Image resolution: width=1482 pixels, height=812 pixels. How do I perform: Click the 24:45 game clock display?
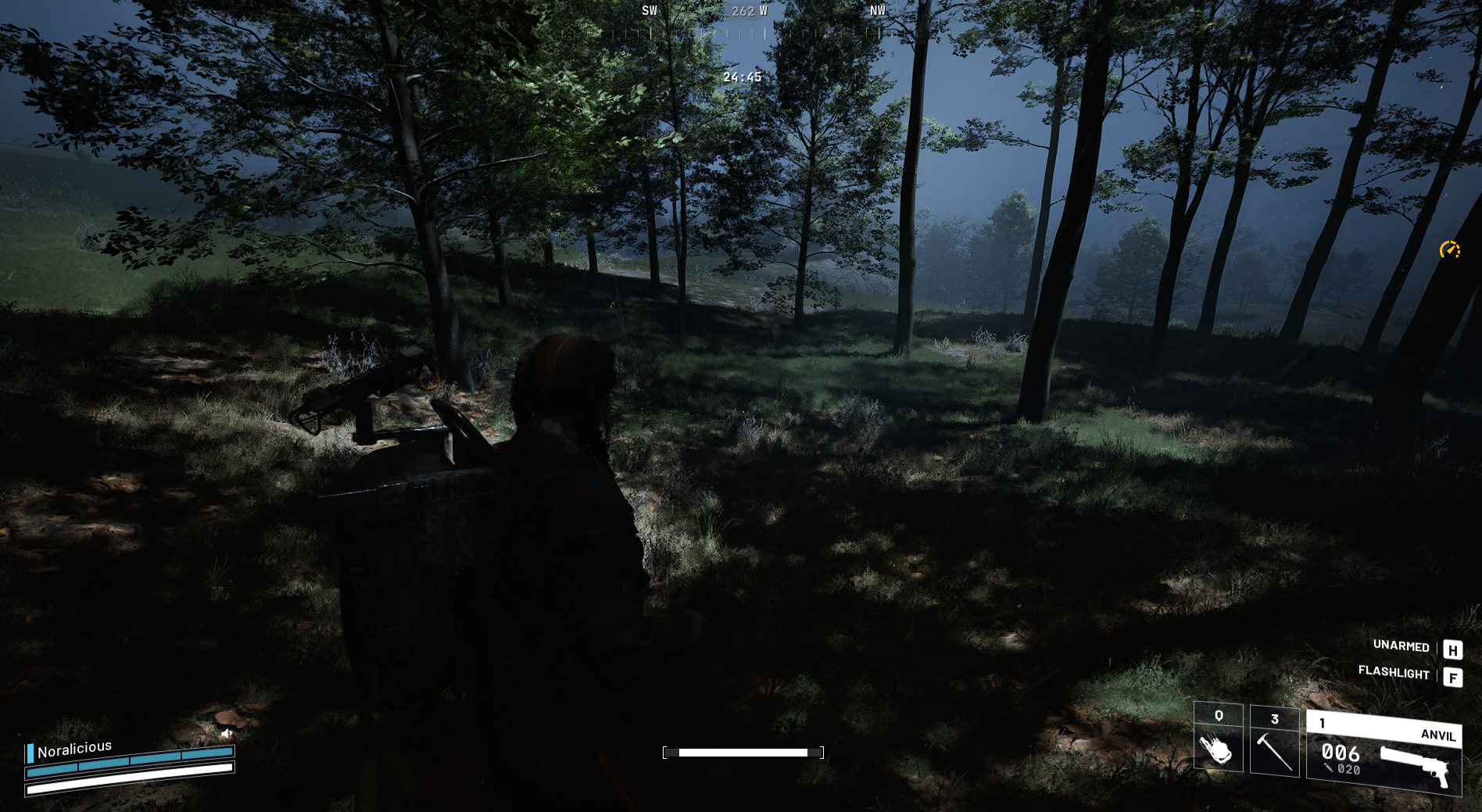pos(741,77)
